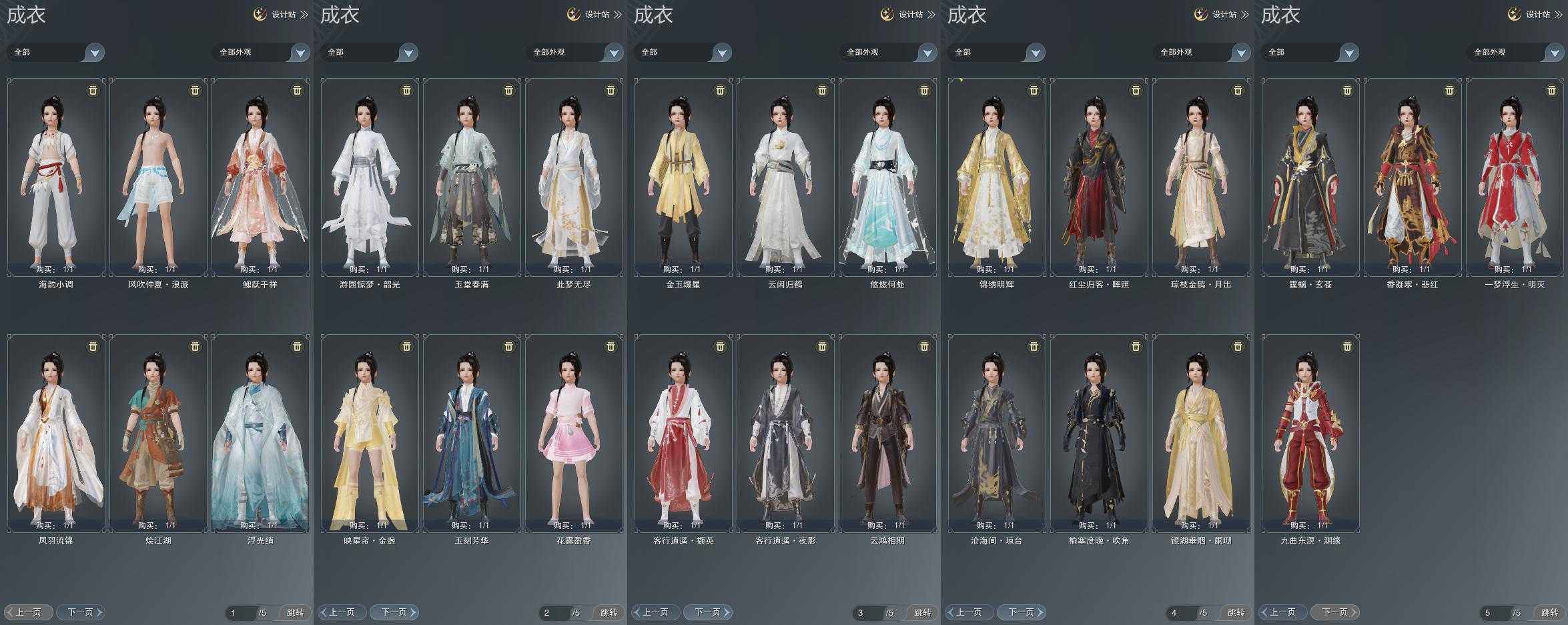Image resolution: width=1568 pixels, height=625 pixels.
Task: Trash the 红尘归客·晖照 outfit
Action: tap(1136, 90)
